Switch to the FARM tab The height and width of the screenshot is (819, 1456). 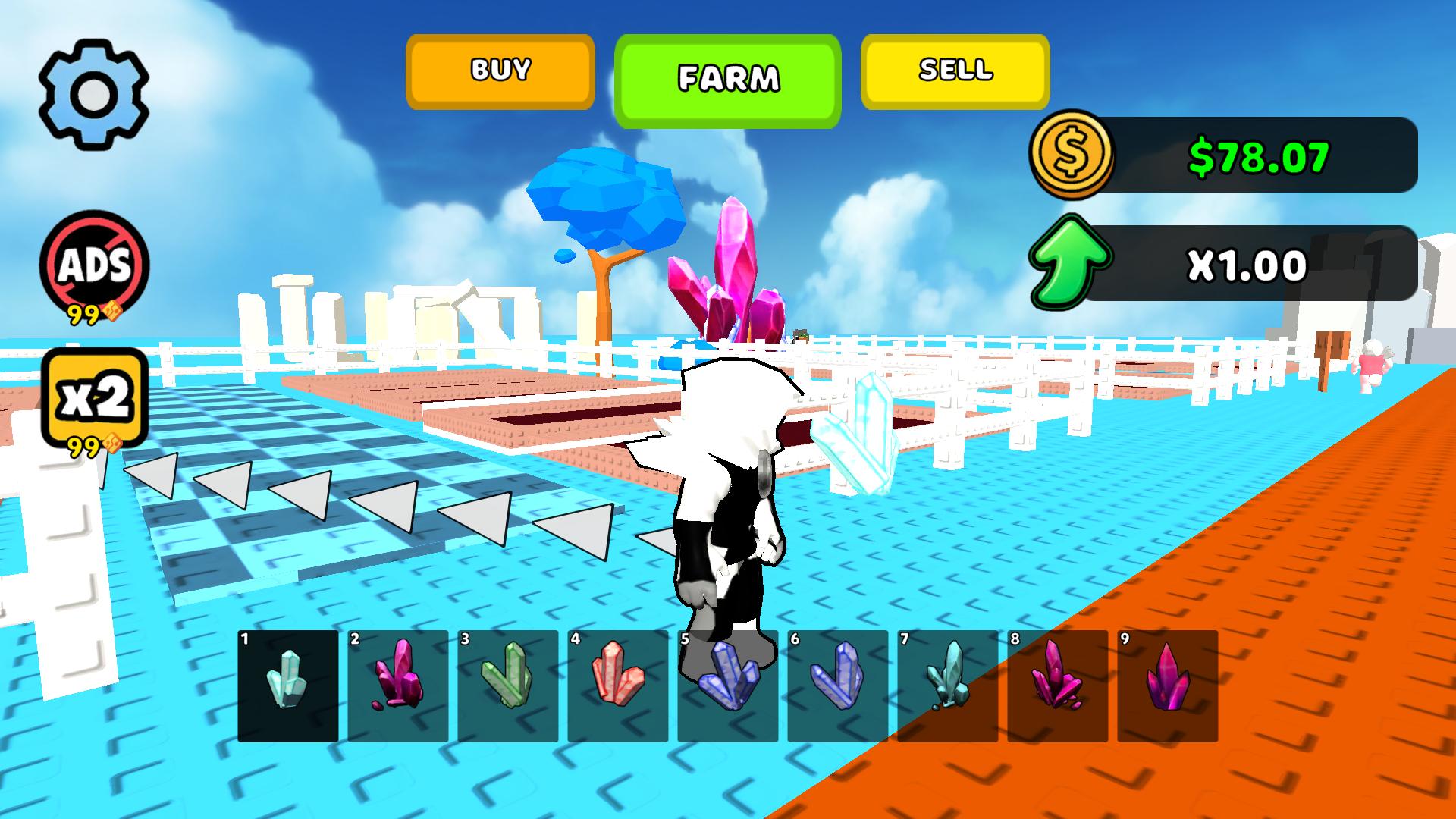(x=728, y=74)
